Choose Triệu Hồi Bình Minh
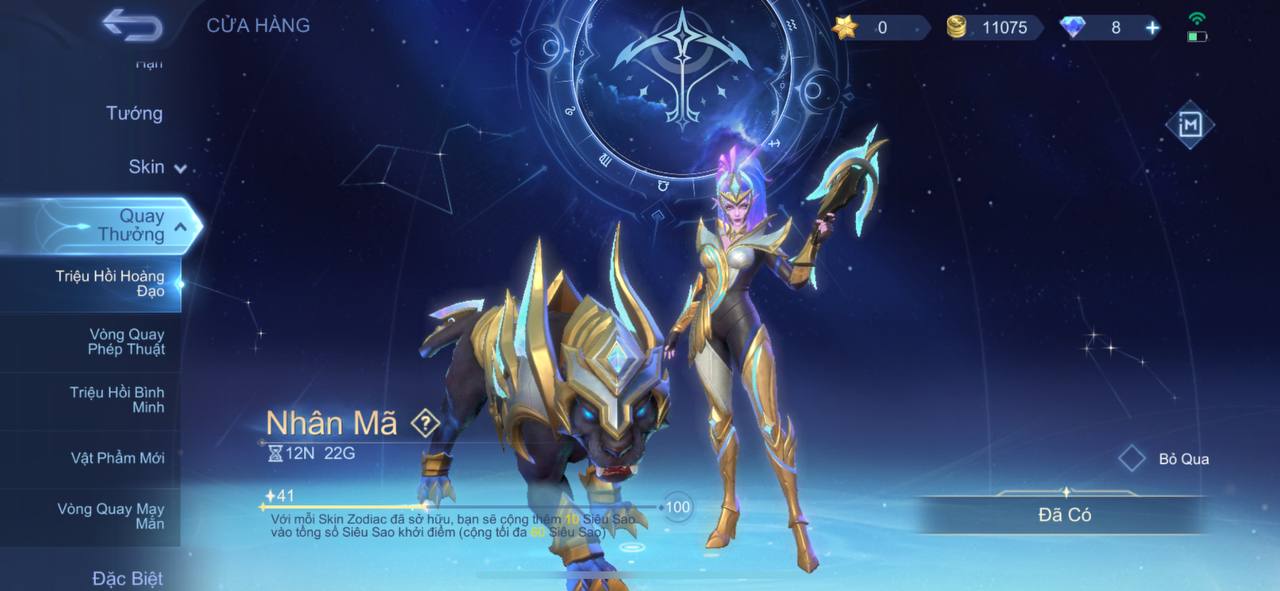The width and height of the screenshot is (1280, 591). 117,400
